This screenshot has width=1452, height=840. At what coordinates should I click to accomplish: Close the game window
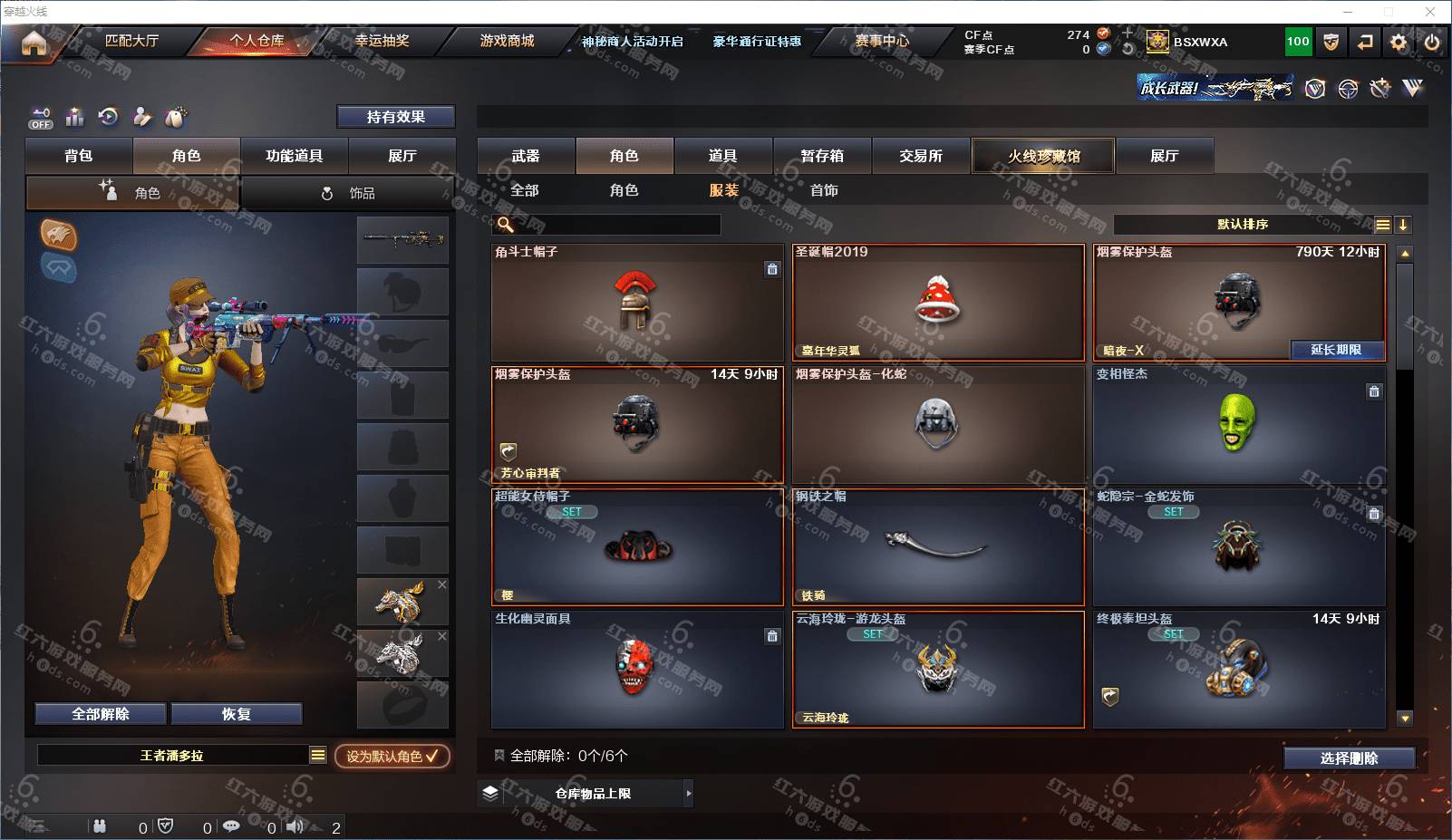point(1430,12)
